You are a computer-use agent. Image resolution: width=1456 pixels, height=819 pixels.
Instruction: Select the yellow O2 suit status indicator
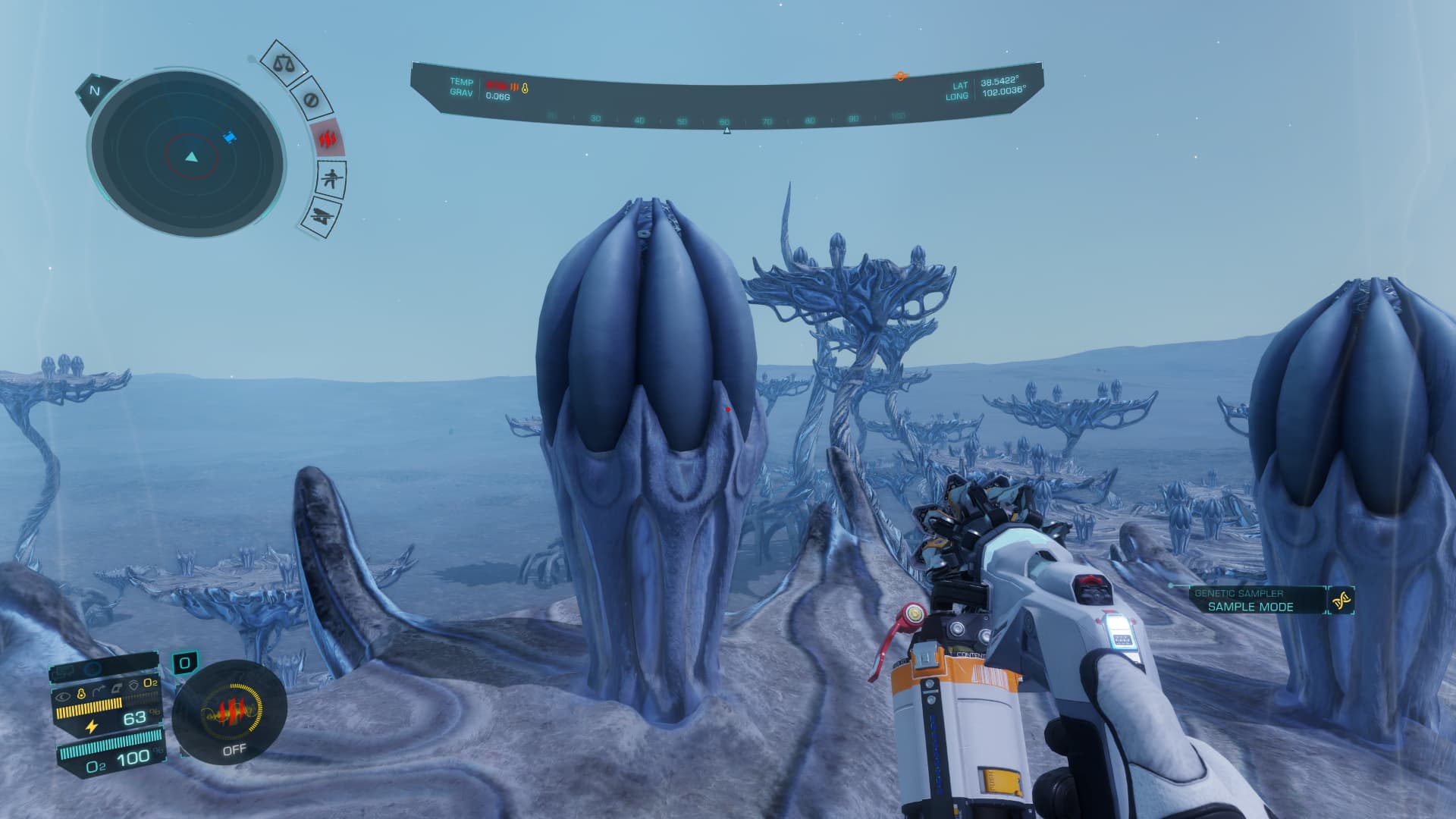[x=150, y=683]
